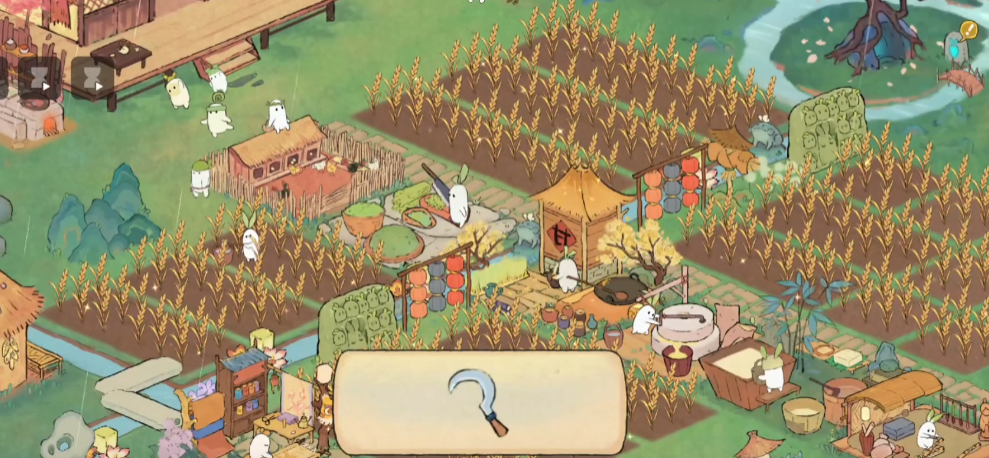Viewport: 989px width, 458px height.
Task: Select the sickle harvesting tool
Action: pos(481,401)
